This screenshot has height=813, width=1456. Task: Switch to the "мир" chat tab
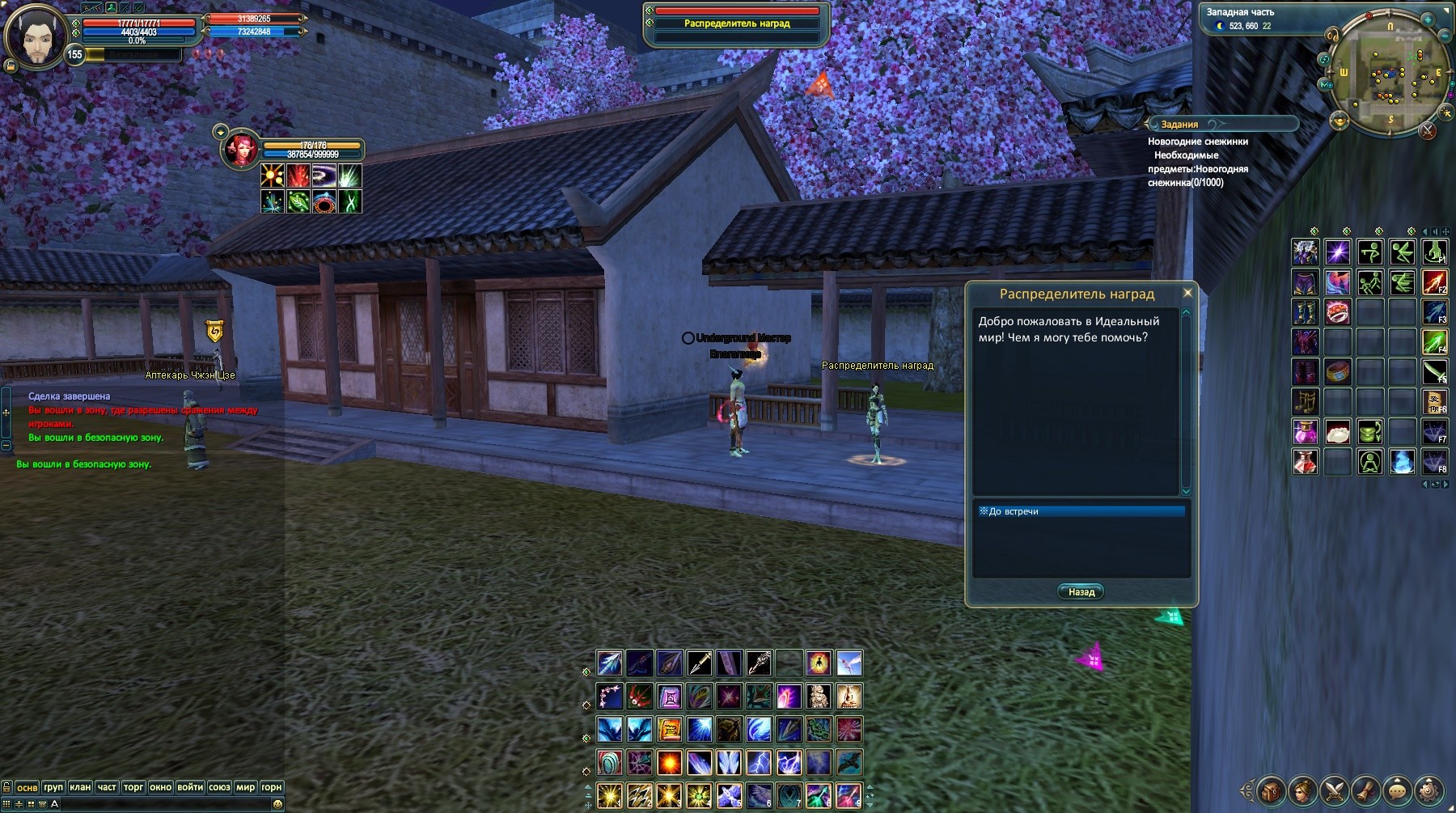tap(245, 787)
